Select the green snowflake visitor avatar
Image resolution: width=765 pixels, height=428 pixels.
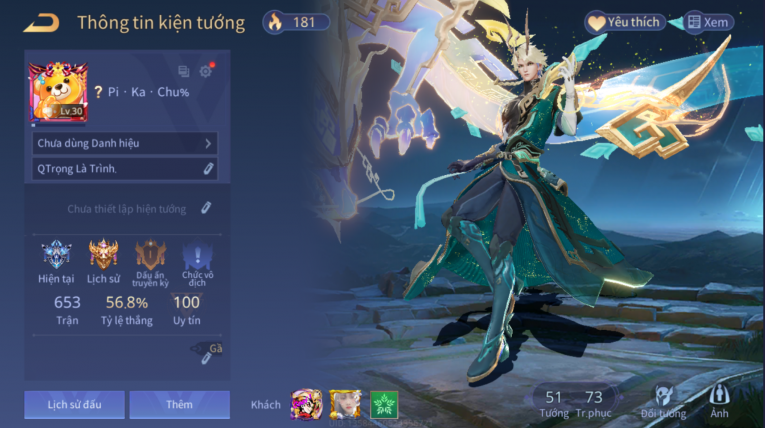tap(384, 404)
